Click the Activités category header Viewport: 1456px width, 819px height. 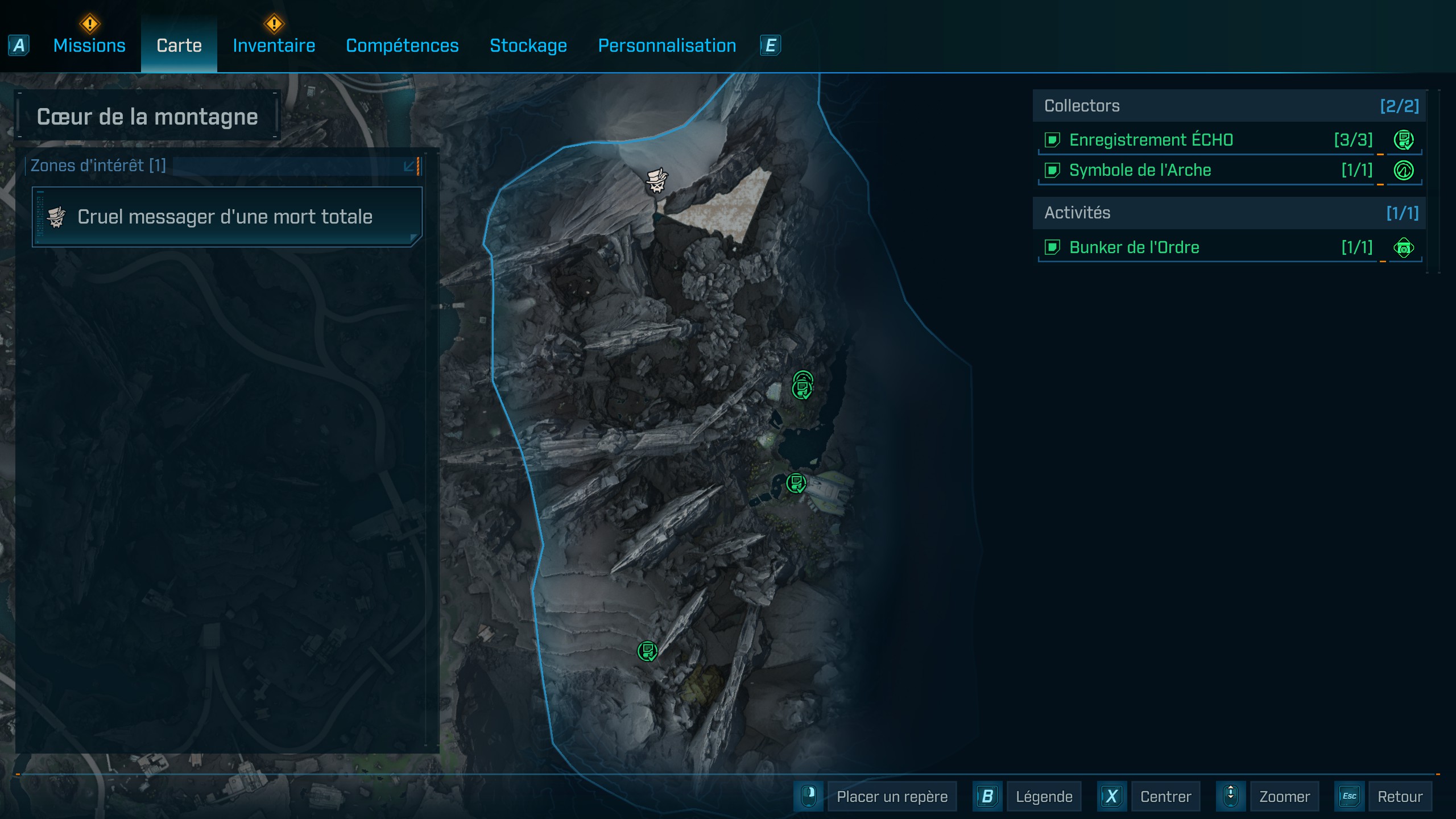click(1228, 213)
